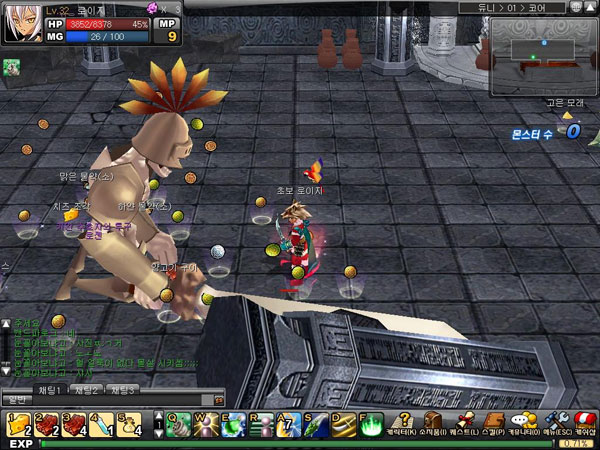Activate the D golden slash skill
This screenshot has width=600, height=450.
click(x=343, y=424)
